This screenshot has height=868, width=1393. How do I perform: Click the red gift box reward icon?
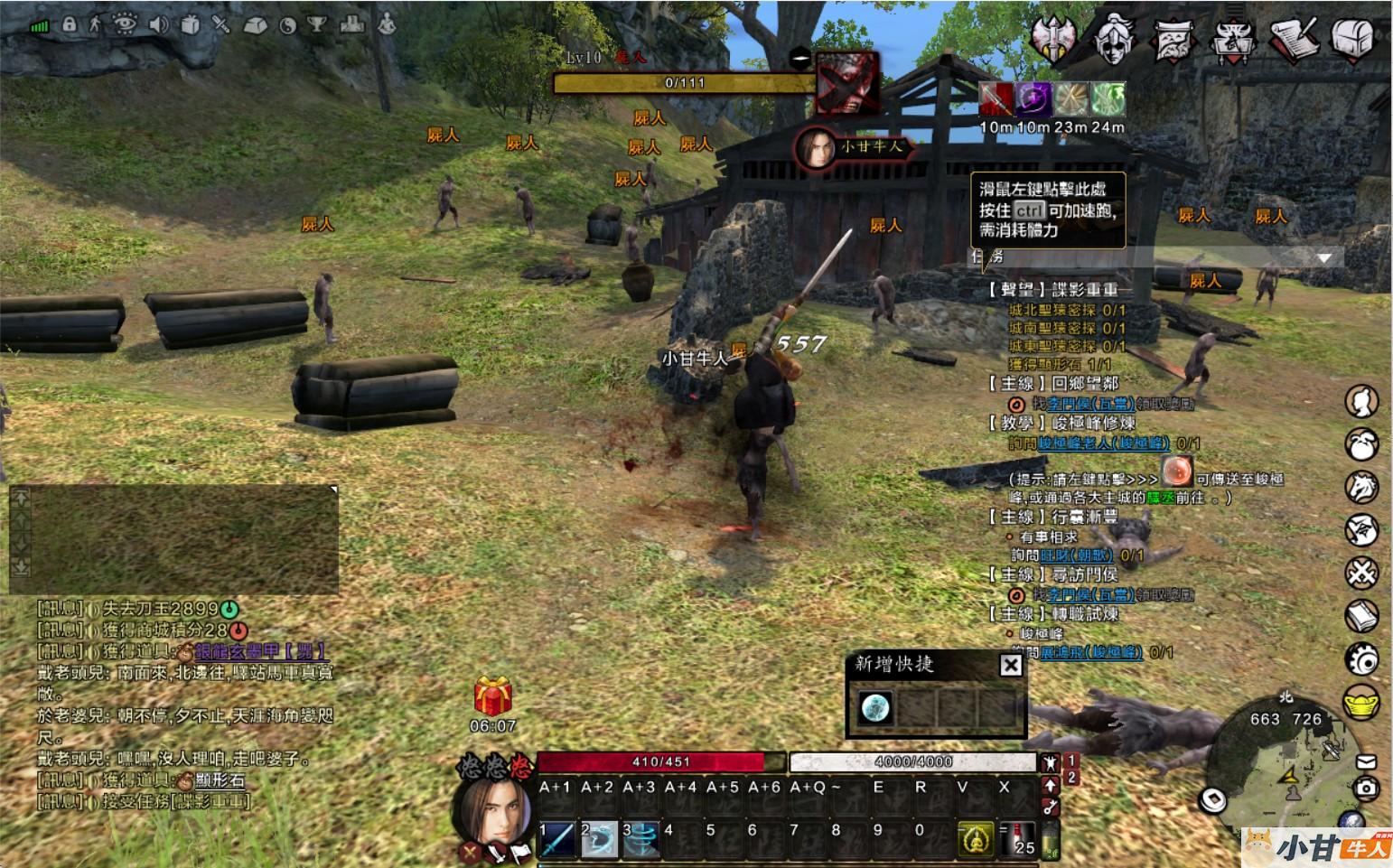(493, 696)
